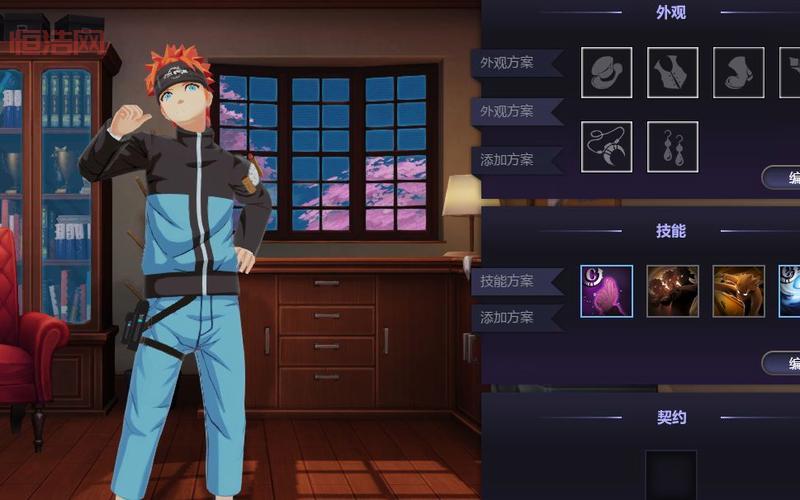This screenshot has height=500, width=800.
Task: Open the vest outfit appearance slot
Action: [x=672, y=72]
